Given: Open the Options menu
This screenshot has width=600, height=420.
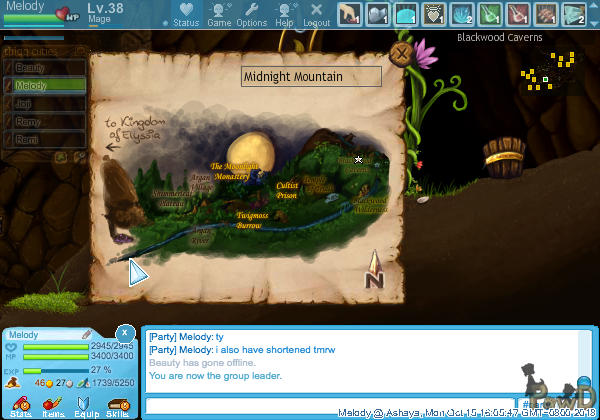Looking at the screenshot, I should click(252, 14).
